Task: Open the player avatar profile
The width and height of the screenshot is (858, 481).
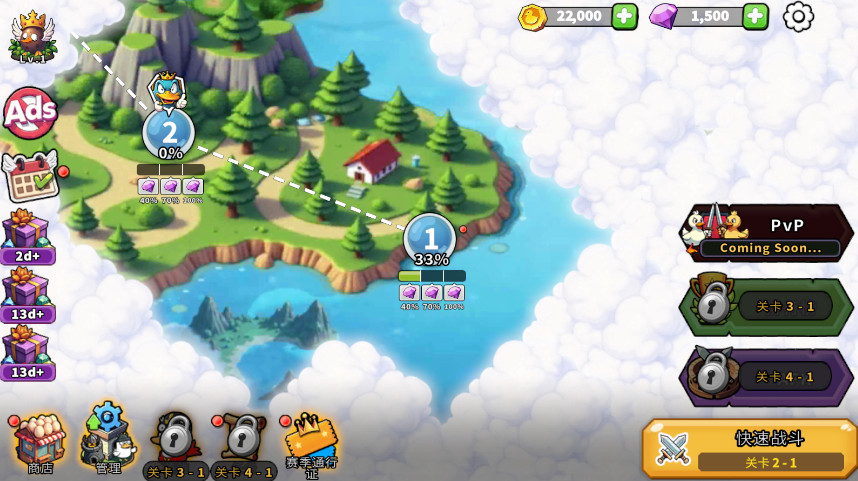Action: tap(32, 36)
